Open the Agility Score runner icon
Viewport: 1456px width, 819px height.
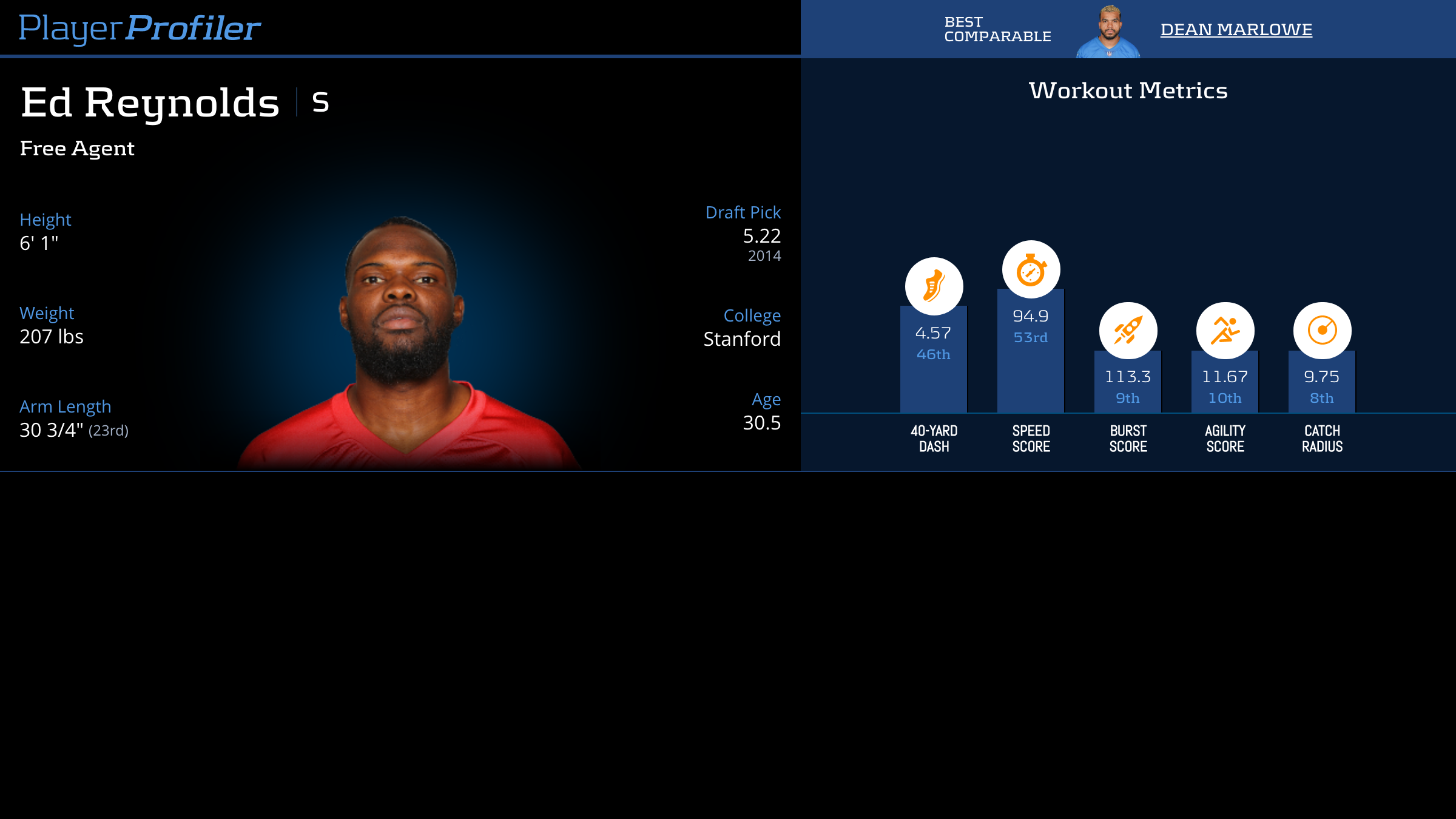point(1225,331)
